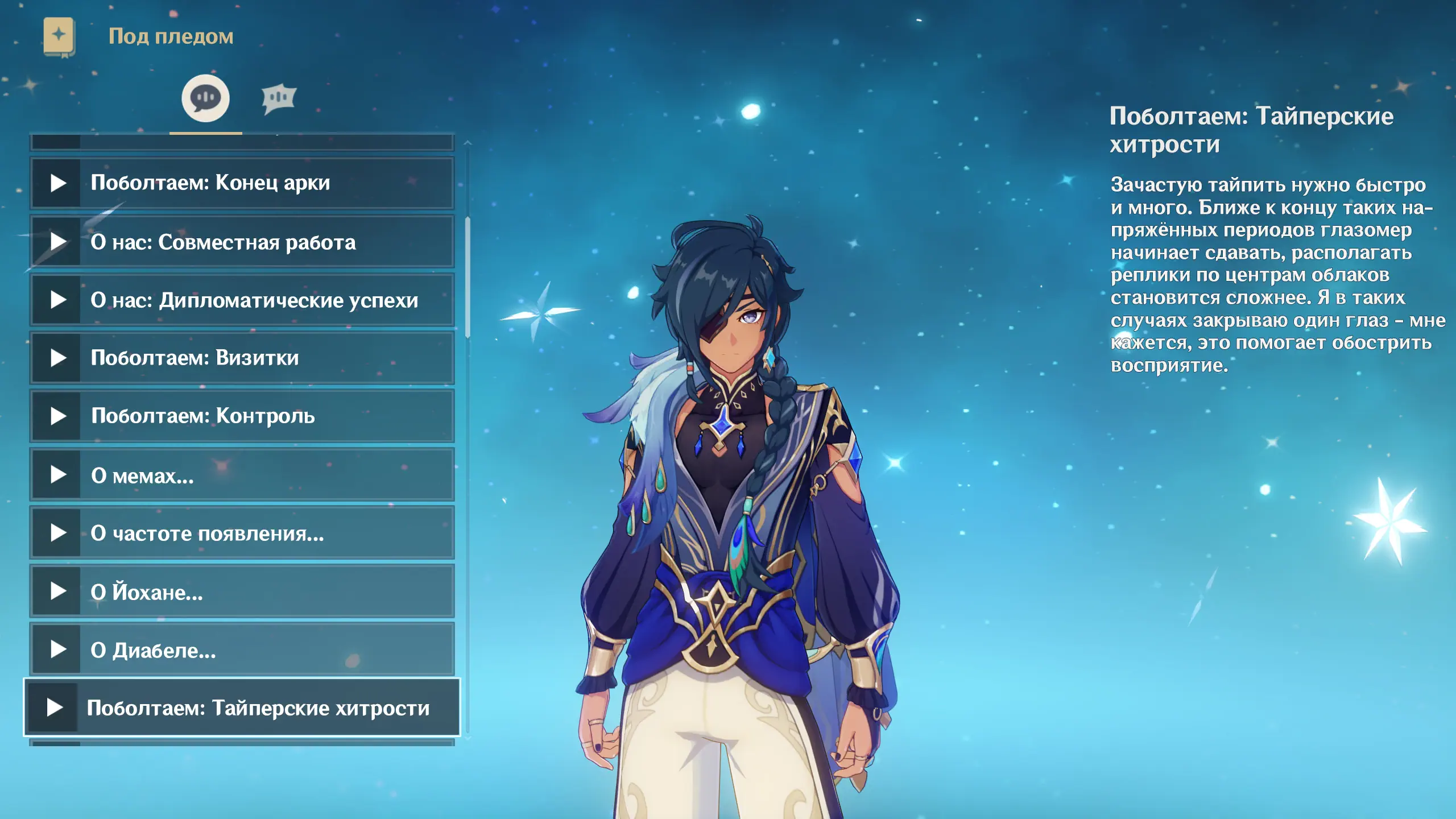This screenshot has width=1456, height=819.
Task: Switch to the story speech-bubble tab
Action: click(x=205, y=98)
